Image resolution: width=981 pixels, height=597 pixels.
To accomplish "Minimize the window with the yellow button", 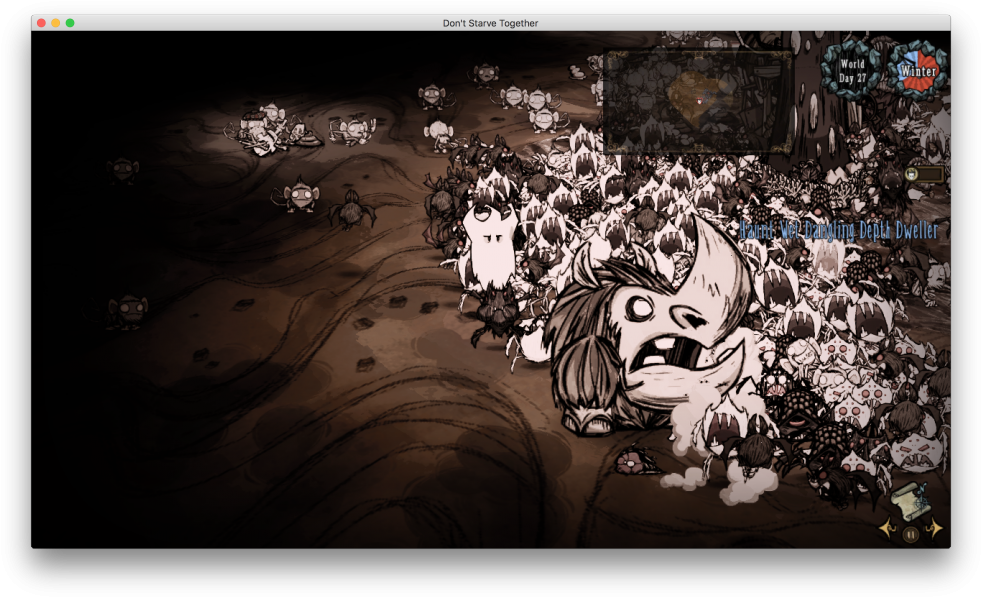I will click(x=56, y=23).
